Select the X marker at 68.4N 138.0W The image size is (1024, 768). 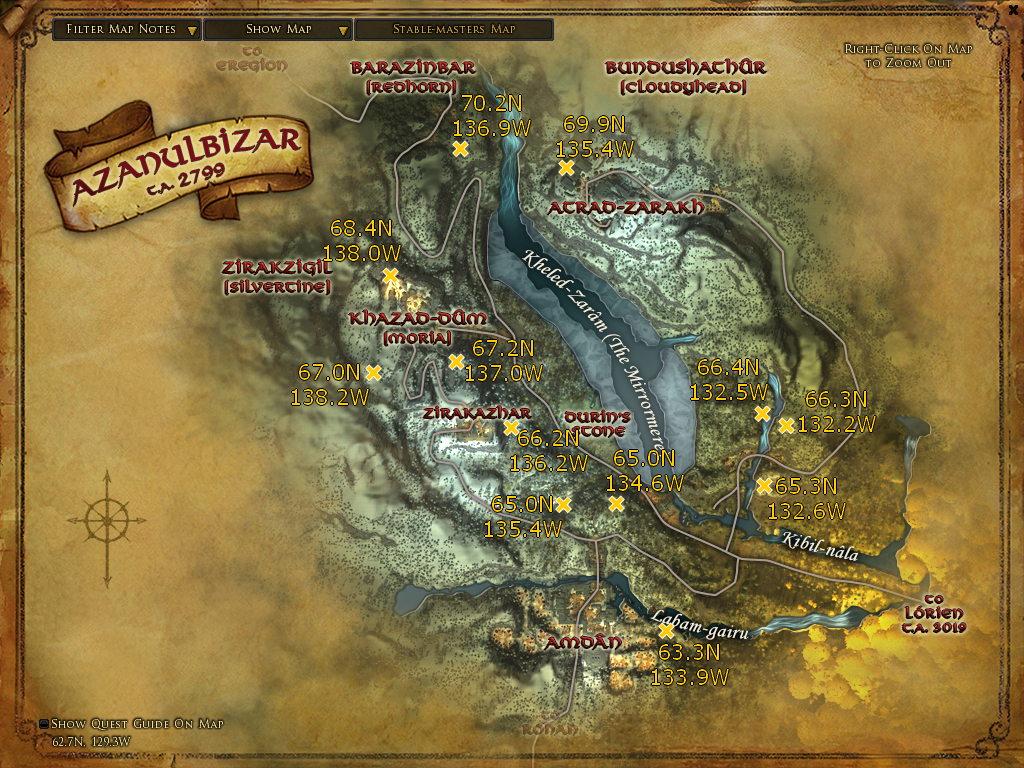390,275
